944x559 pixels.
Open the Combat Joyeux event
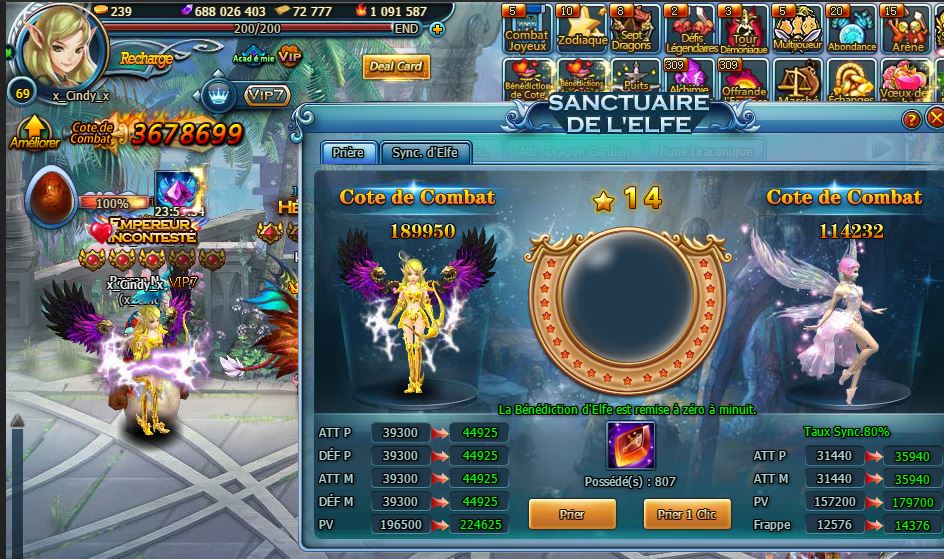526,28
